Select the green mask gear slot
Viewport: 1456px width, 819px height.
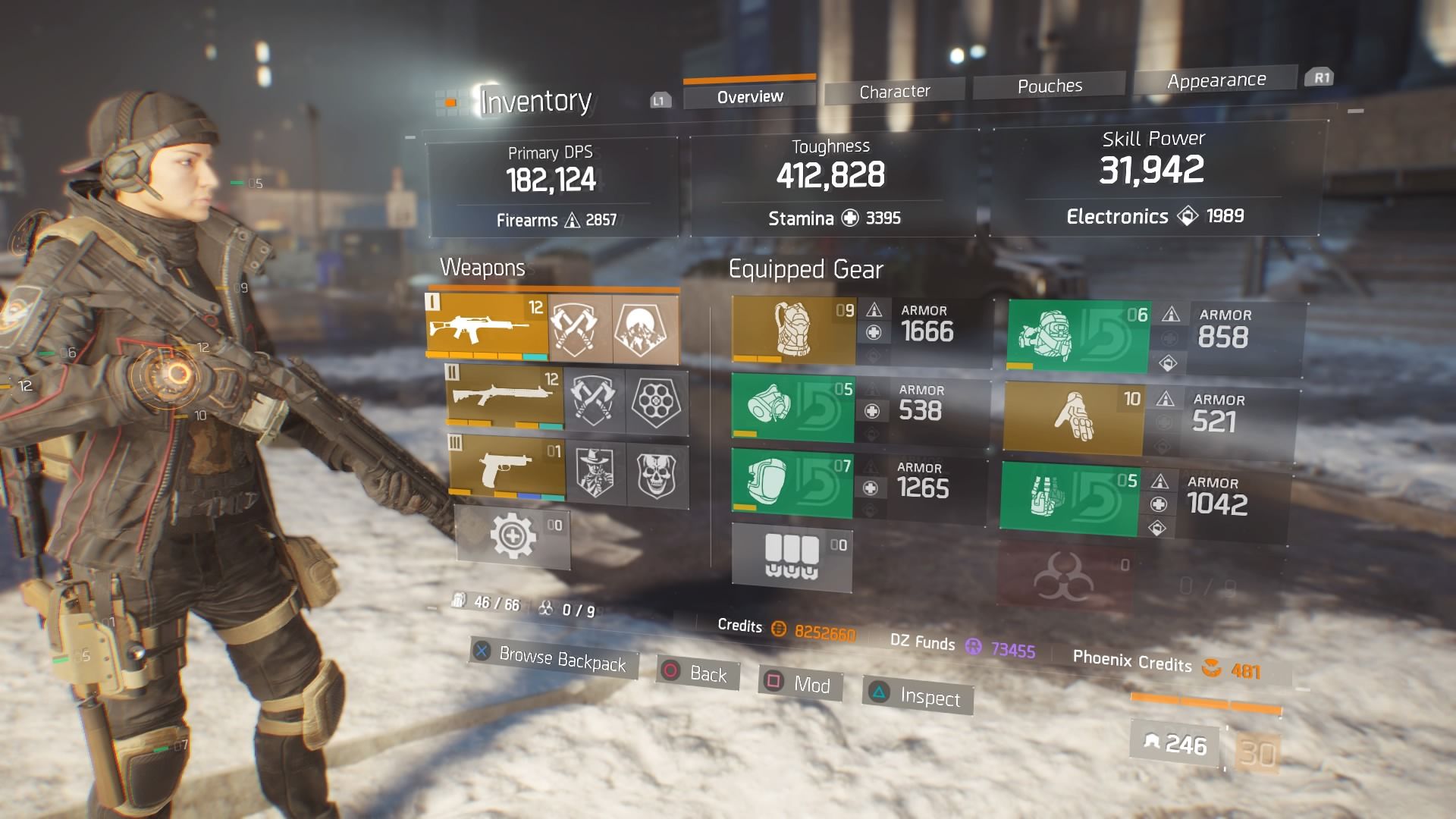click(792, 408)
